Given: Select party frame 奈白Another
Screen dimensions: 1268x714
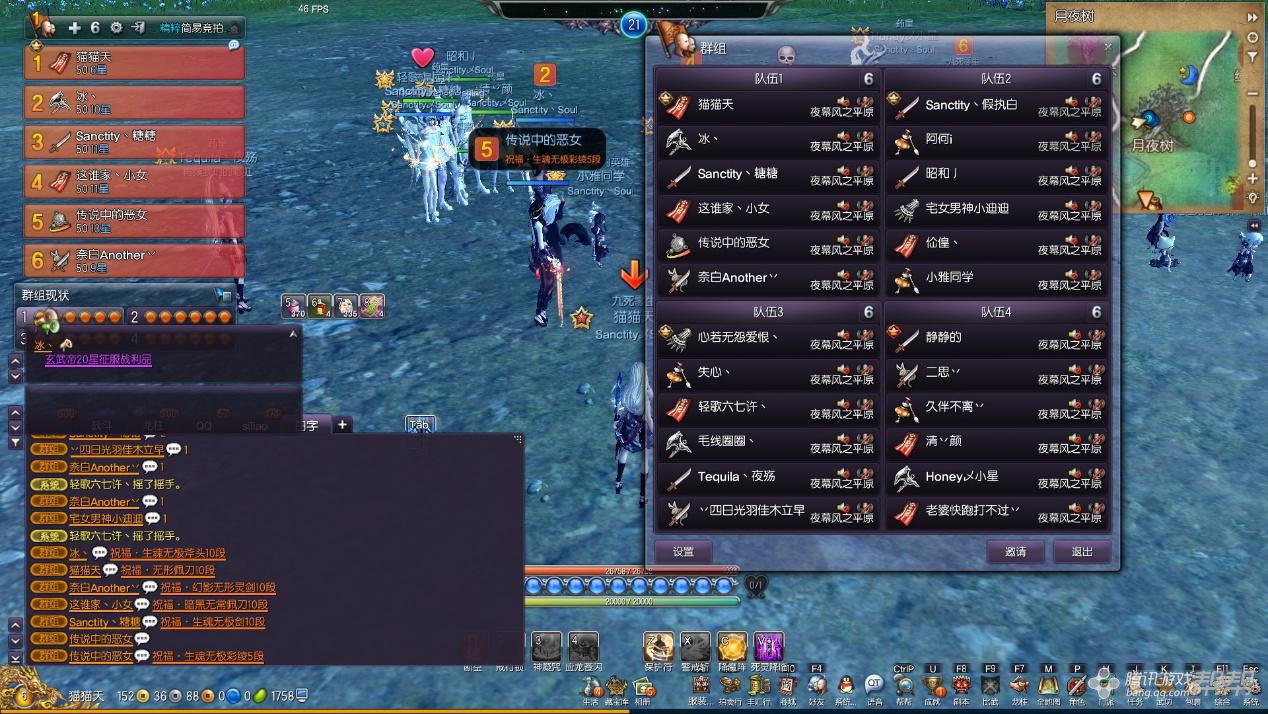Looking at the screenshot, I should coord(135,260).
